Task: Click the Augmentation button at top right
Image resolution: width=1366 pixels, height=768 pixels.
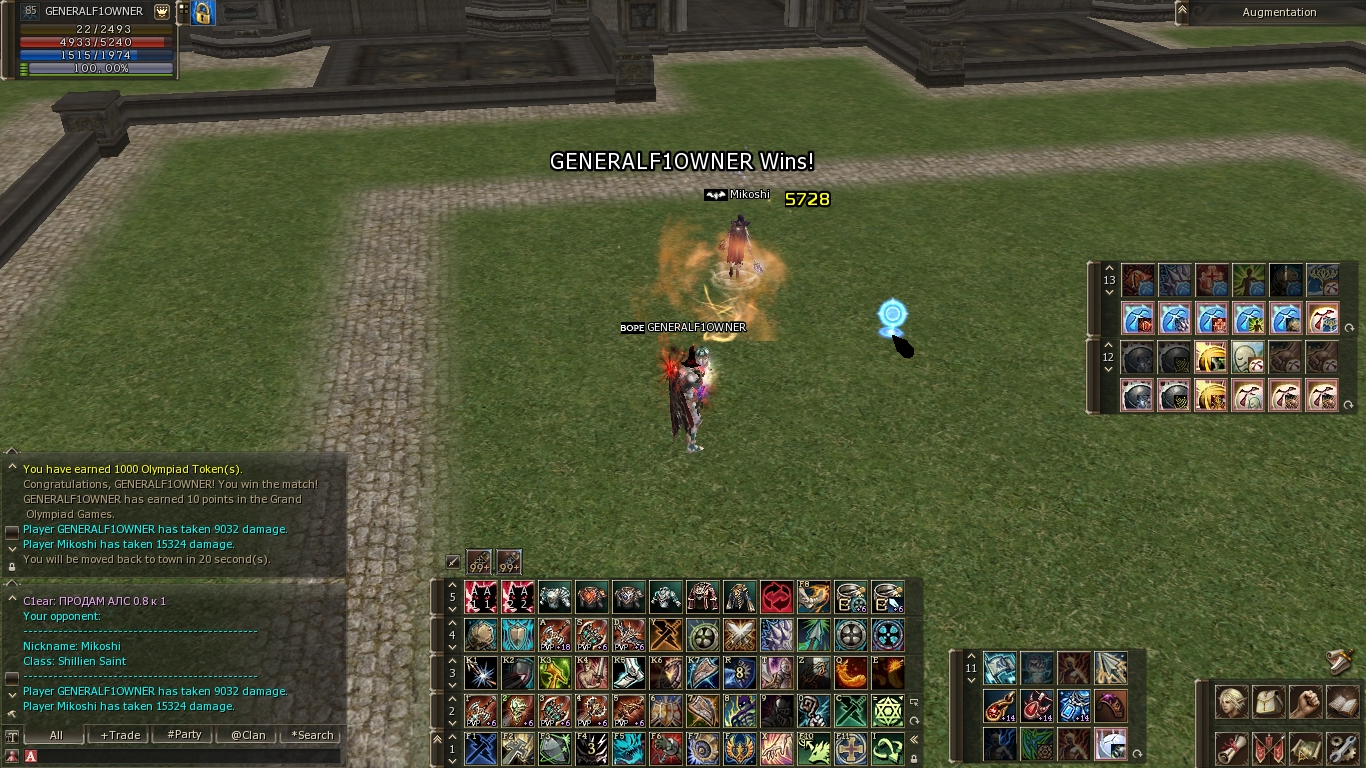Action: pos(1281,12)
